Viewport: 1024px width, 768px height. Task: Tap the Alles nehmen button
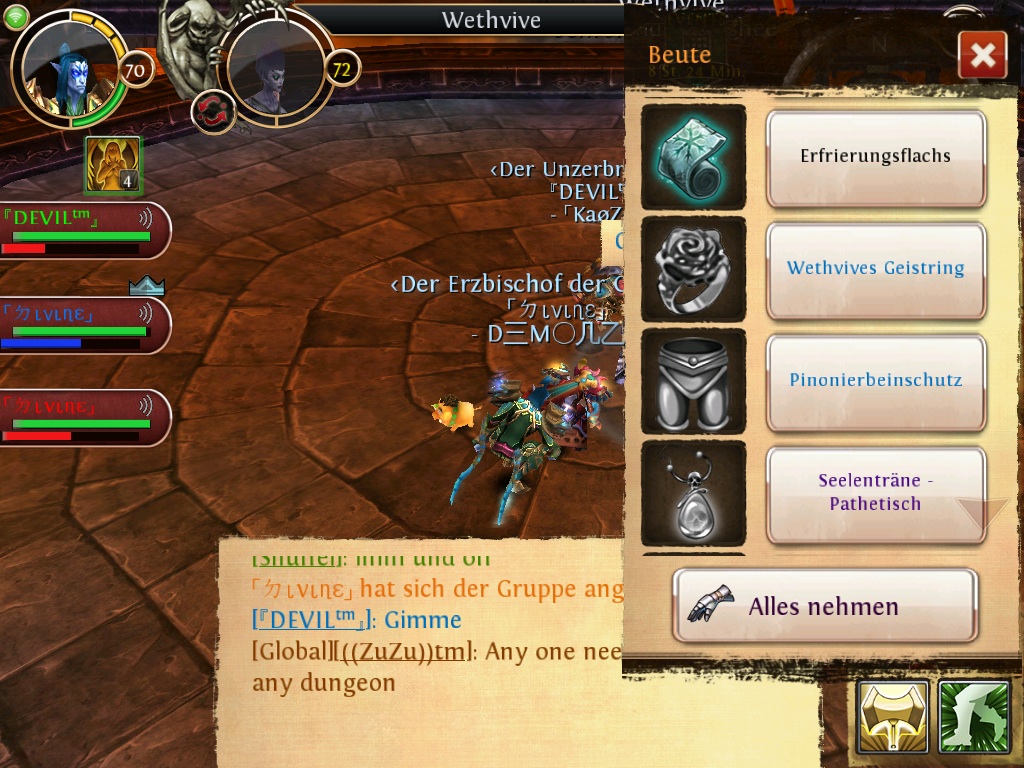pos(824,606)
